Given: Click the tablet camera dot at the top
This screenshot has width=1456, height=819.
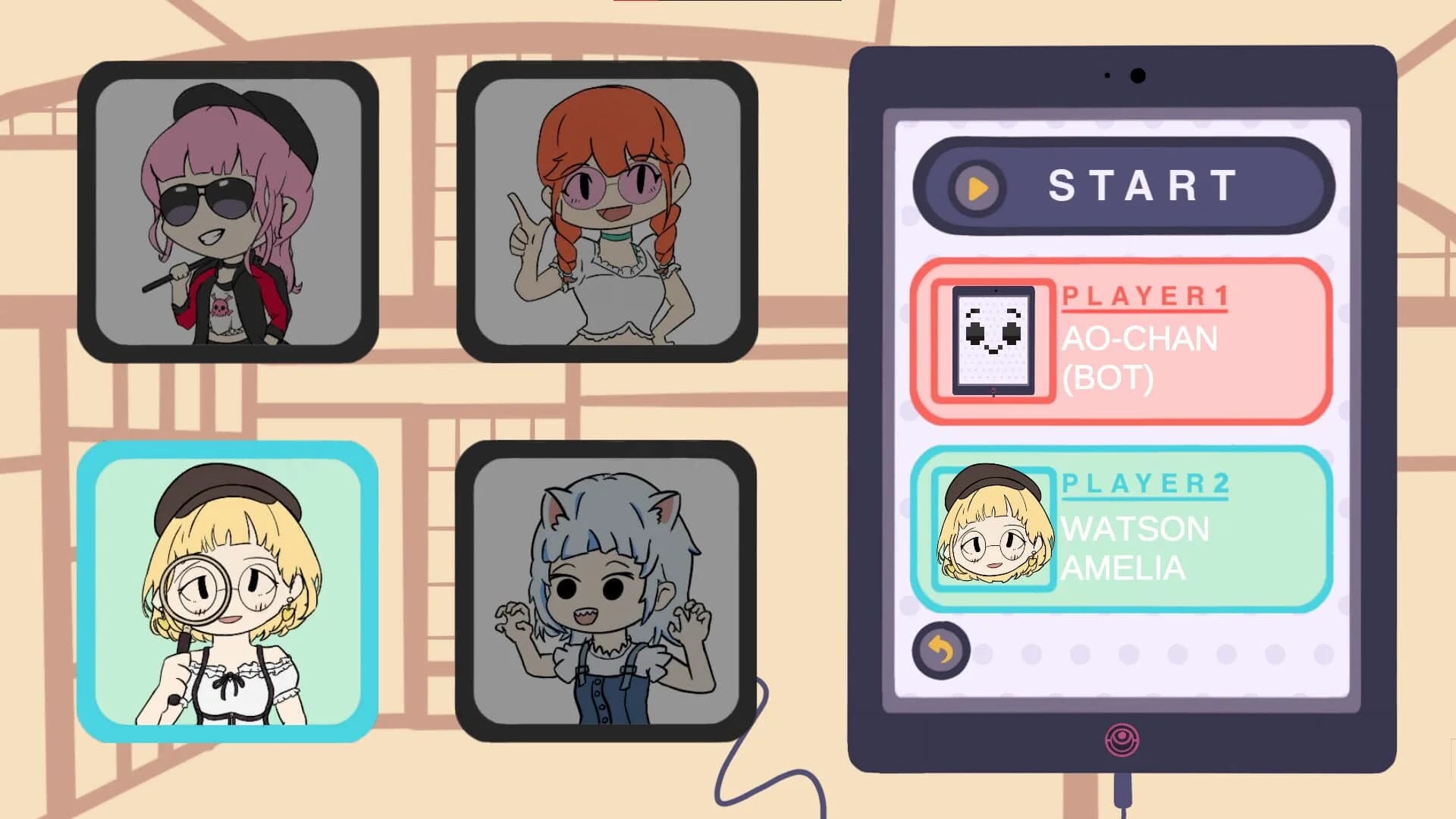Looking at the screenshot, I should coord(1137,76).
